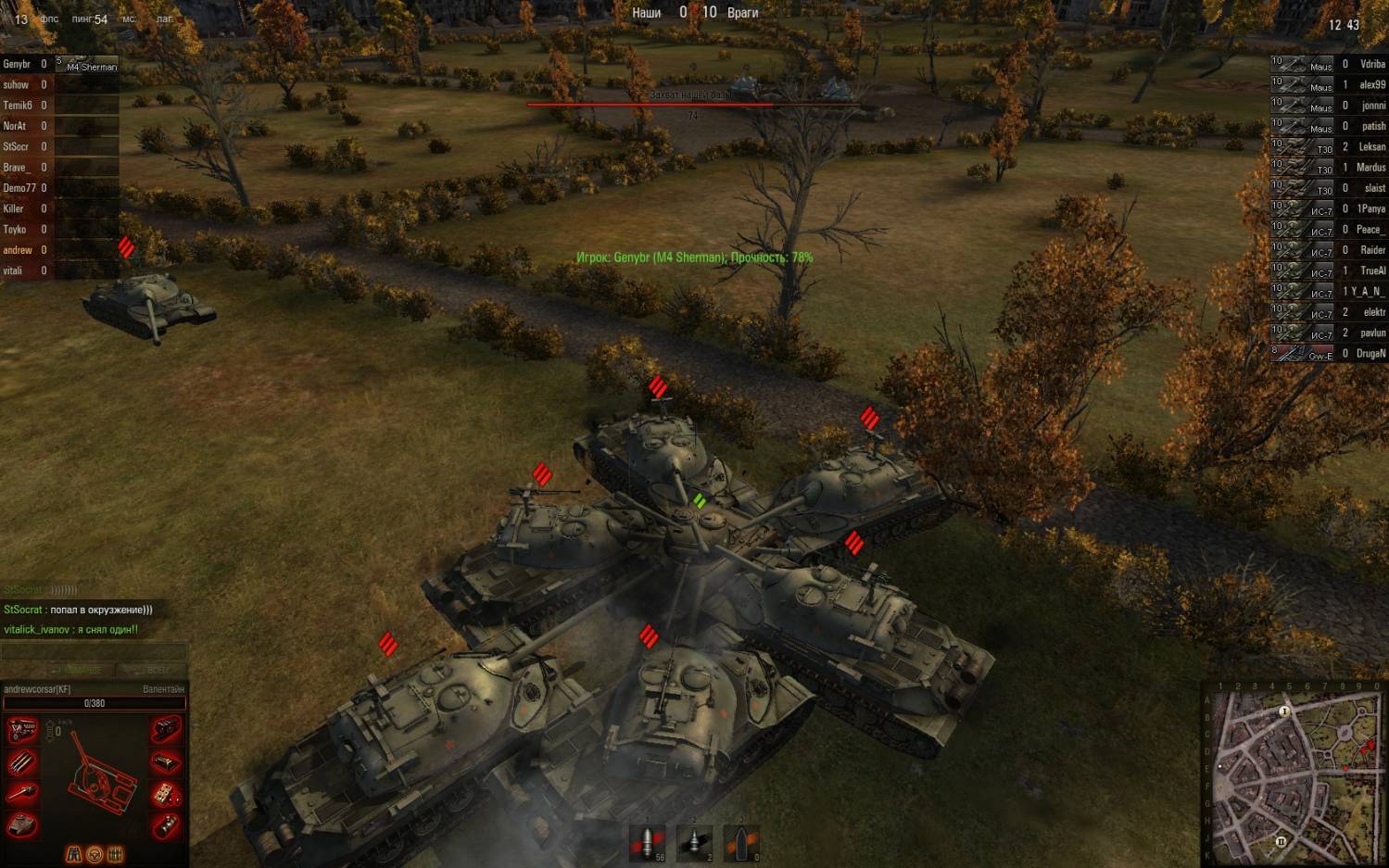This screenshot has width=1389, height=868.
Task: Select the third shell slot with 0 rounds
Action: [741, 842]
